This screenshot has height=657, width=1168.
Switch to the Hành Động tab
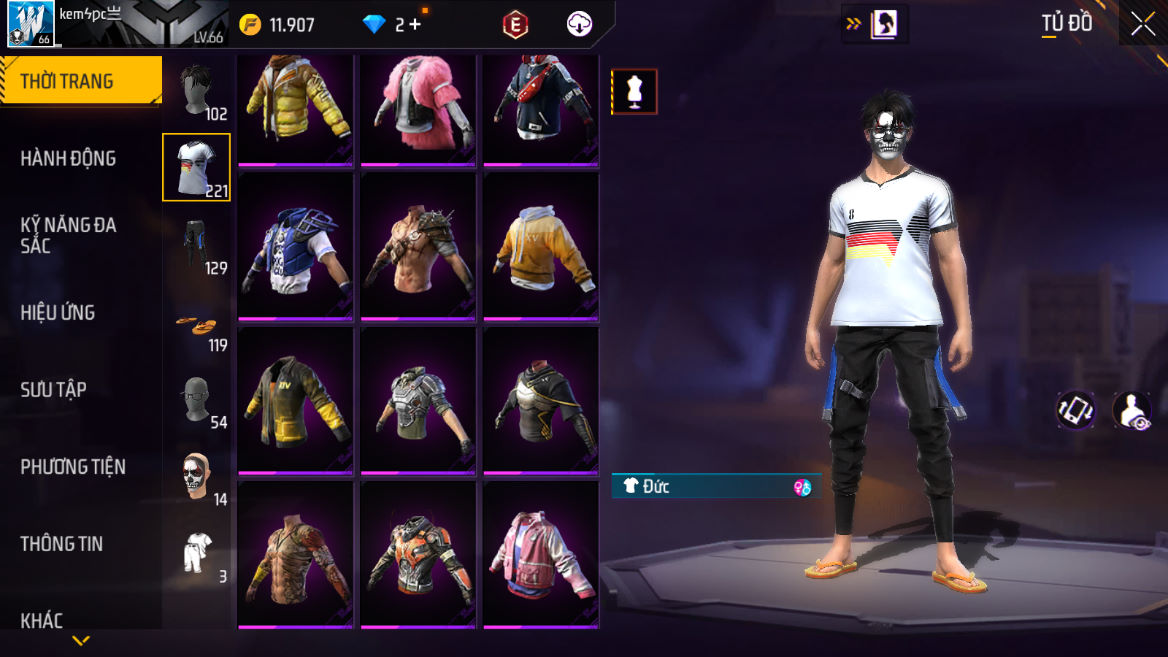(x=68, y=158)
